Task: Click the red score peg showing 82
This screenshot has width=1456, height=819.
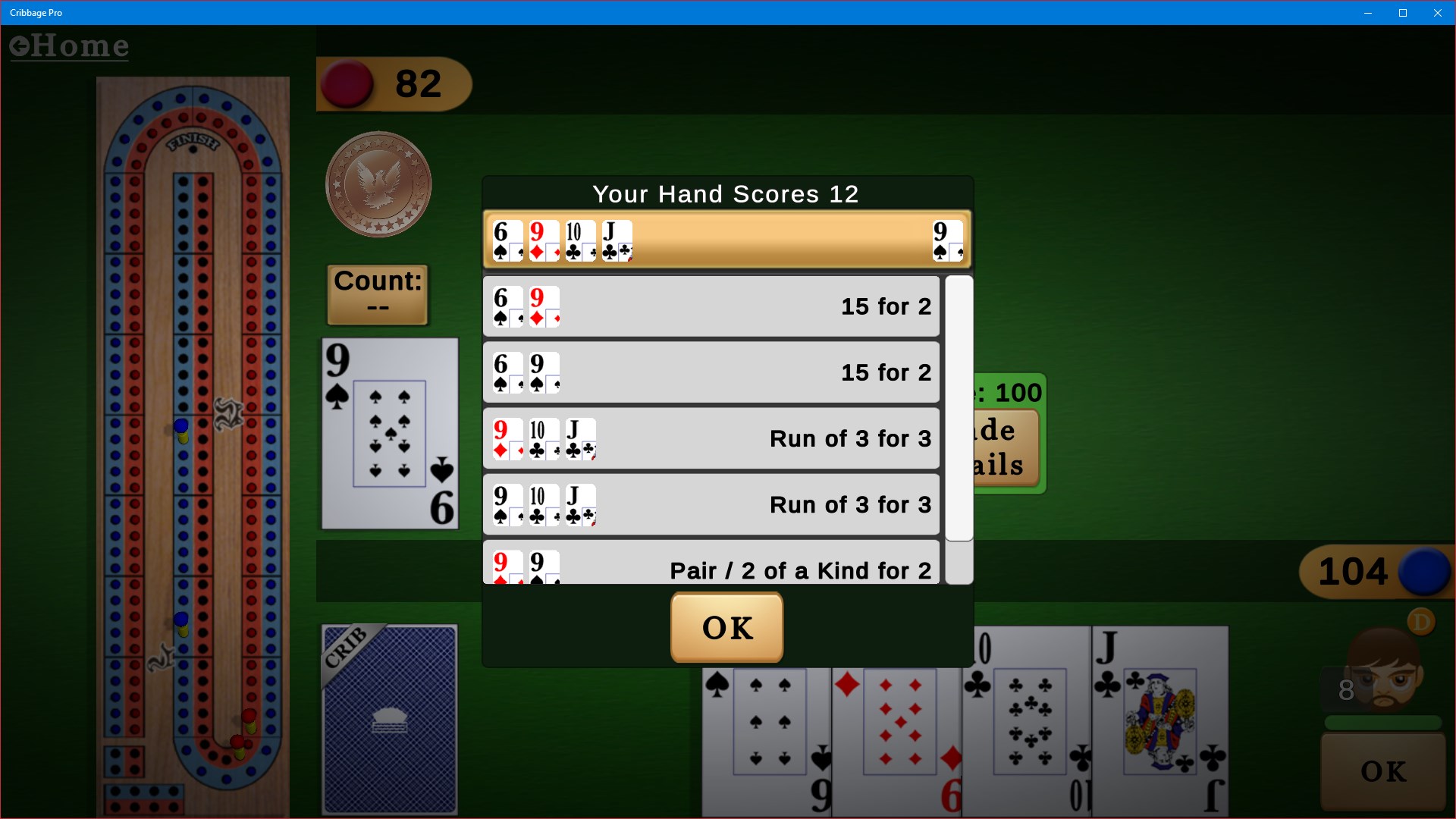Action: point(349,84)
